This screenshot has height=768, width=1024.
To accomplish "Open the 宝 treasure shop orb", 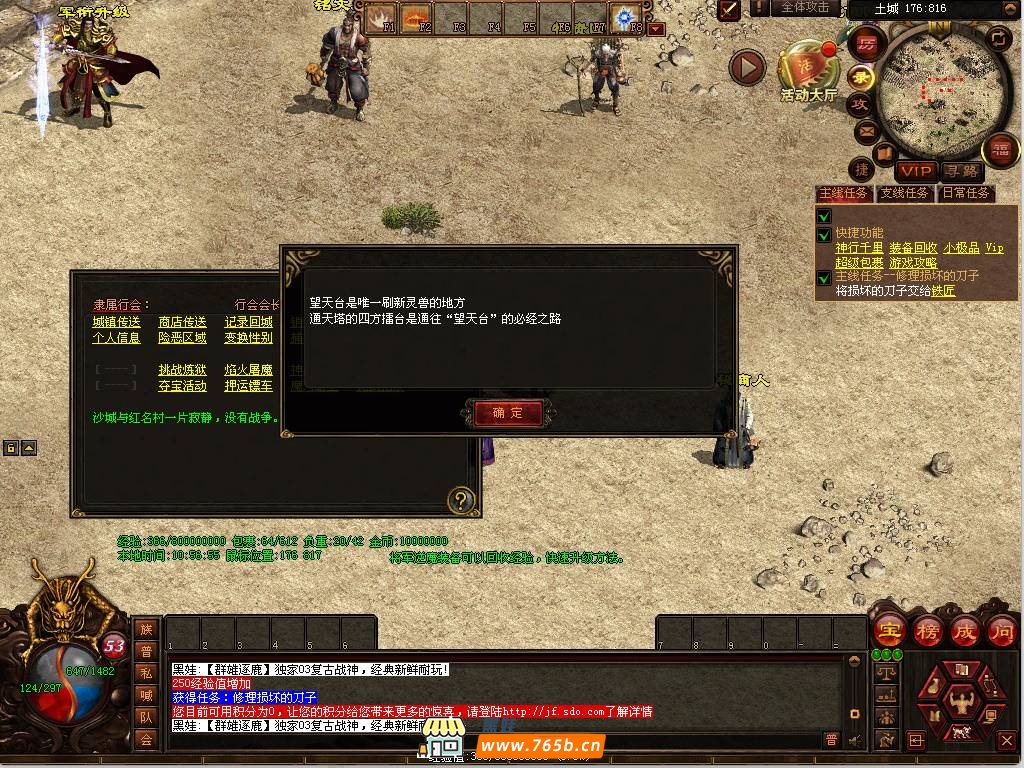I will tap(889, 632).
